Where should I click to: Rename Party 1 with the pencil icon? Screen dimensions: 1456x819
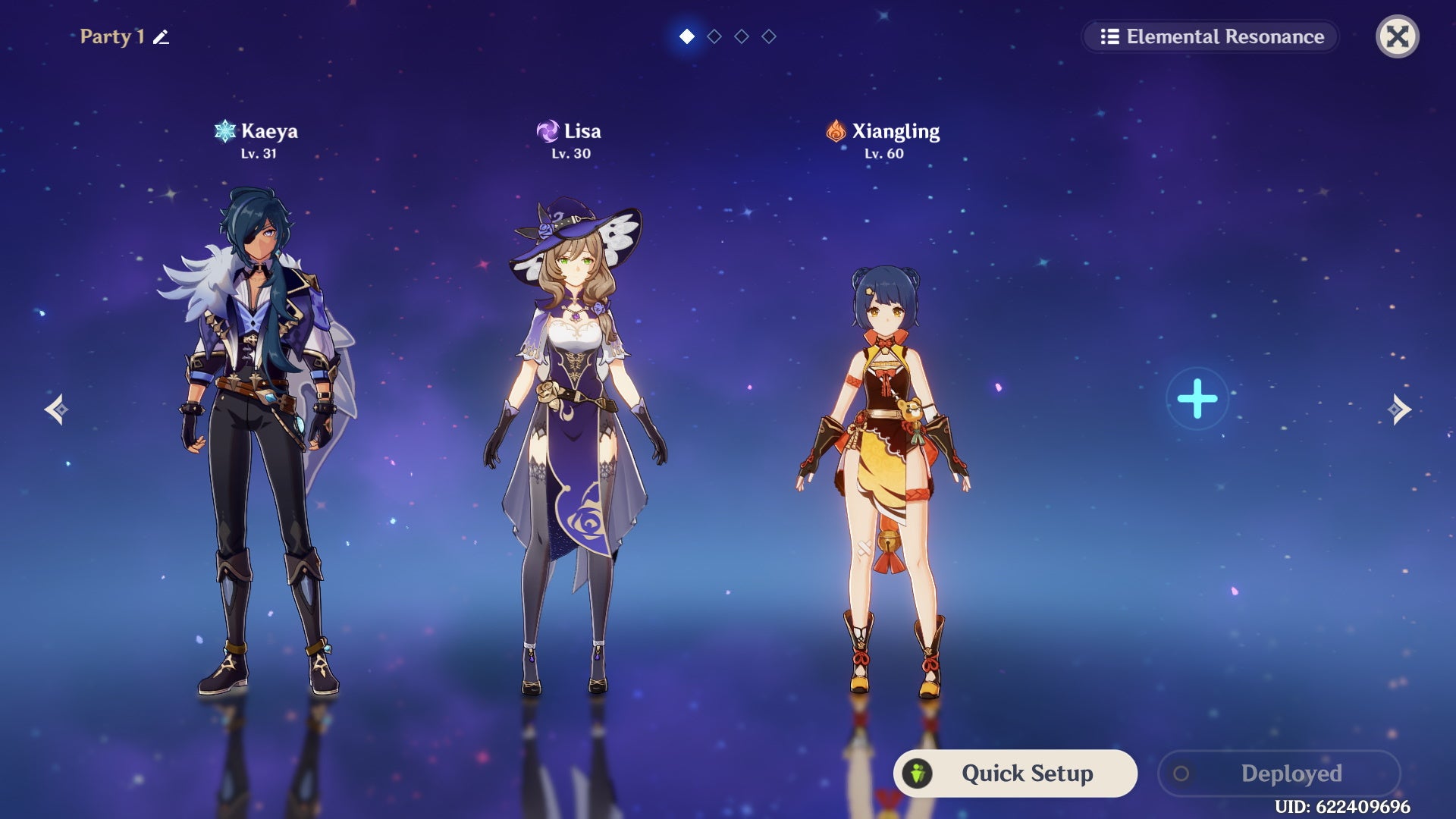point(161,37)
